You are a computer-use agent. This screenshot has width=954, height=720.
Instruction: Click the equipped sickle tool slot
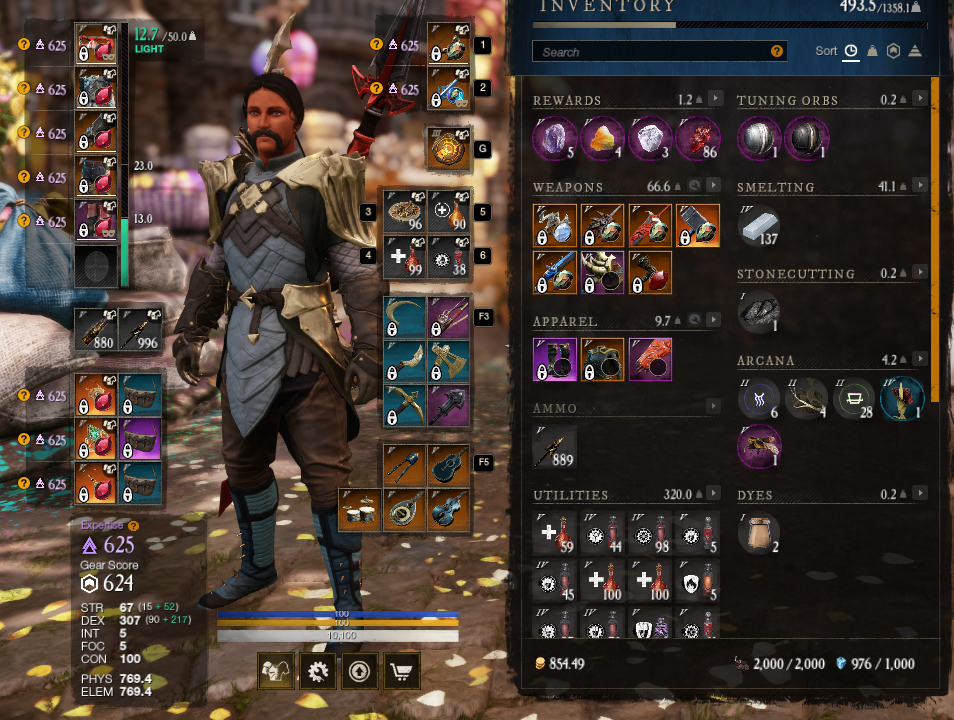point(405,317)
